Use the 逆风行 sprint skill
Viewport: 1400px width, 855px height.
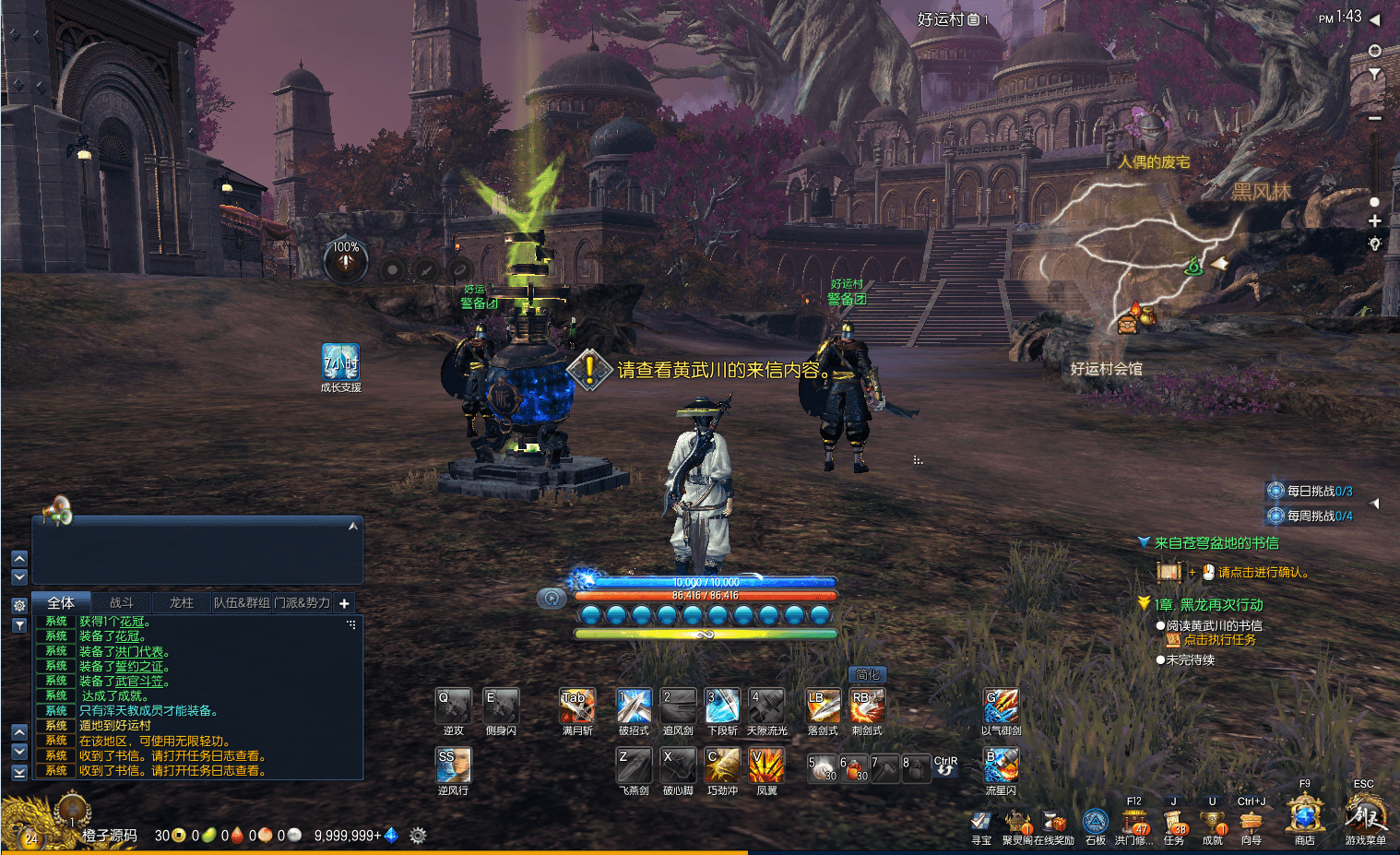coord(453,766)
